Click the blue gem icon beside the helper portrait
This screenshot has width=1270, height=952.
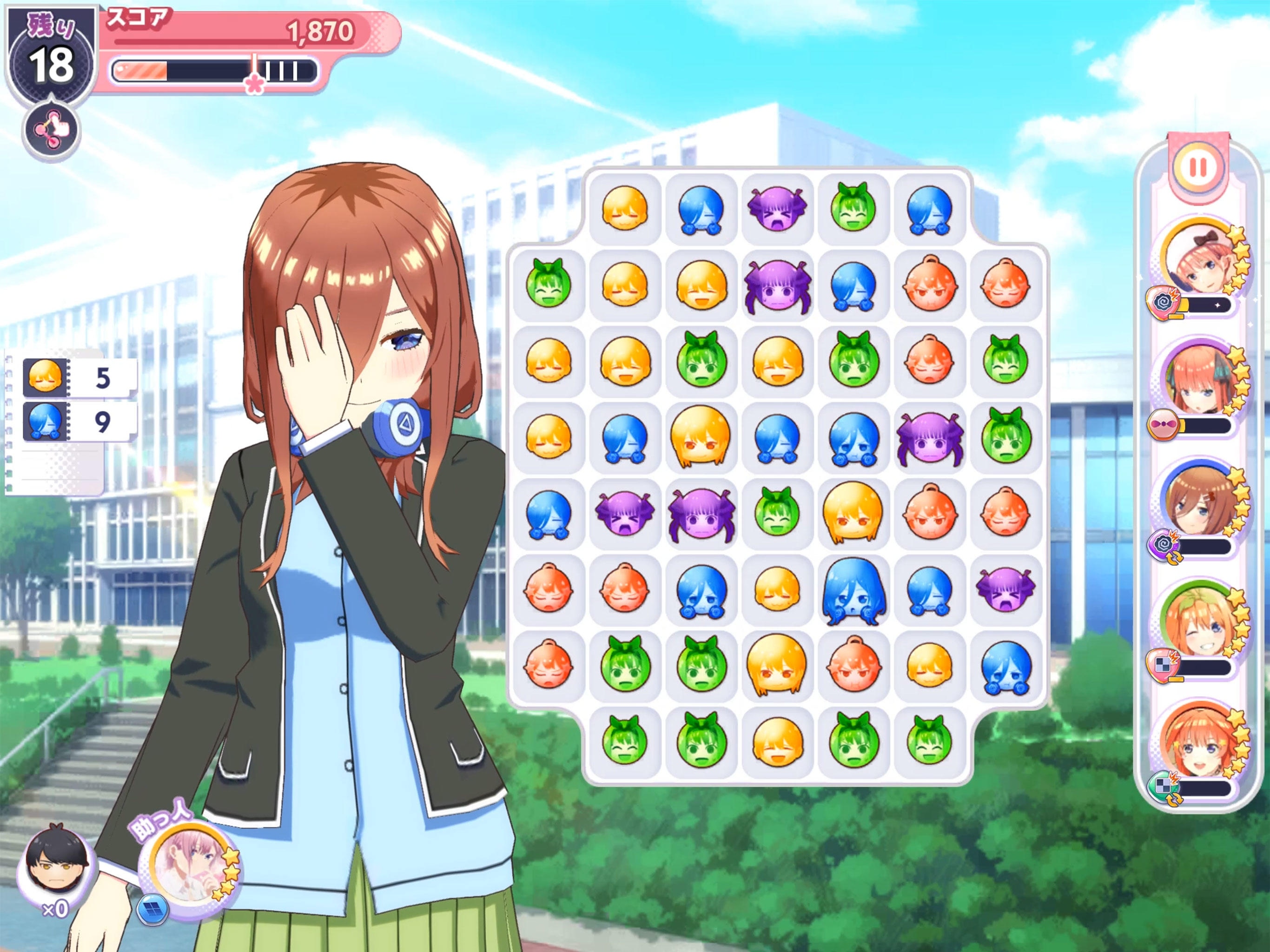point(153,911)
